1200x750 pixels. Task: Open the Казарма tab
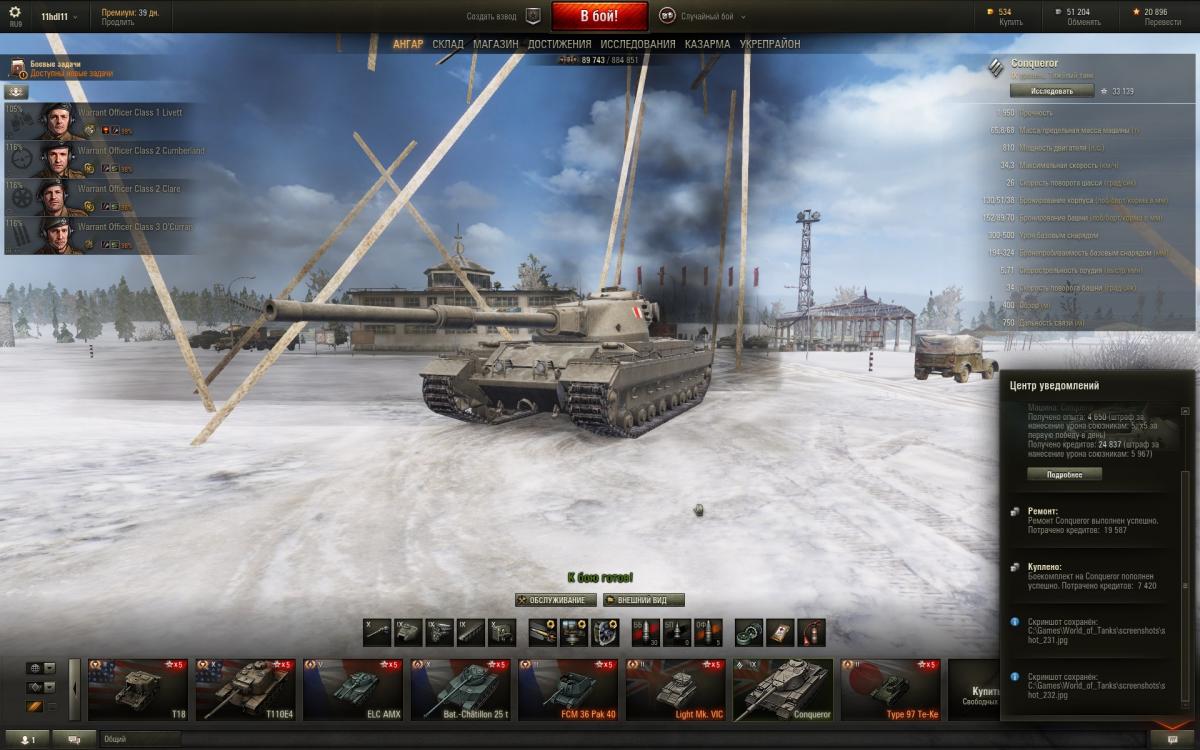(707, 44)
